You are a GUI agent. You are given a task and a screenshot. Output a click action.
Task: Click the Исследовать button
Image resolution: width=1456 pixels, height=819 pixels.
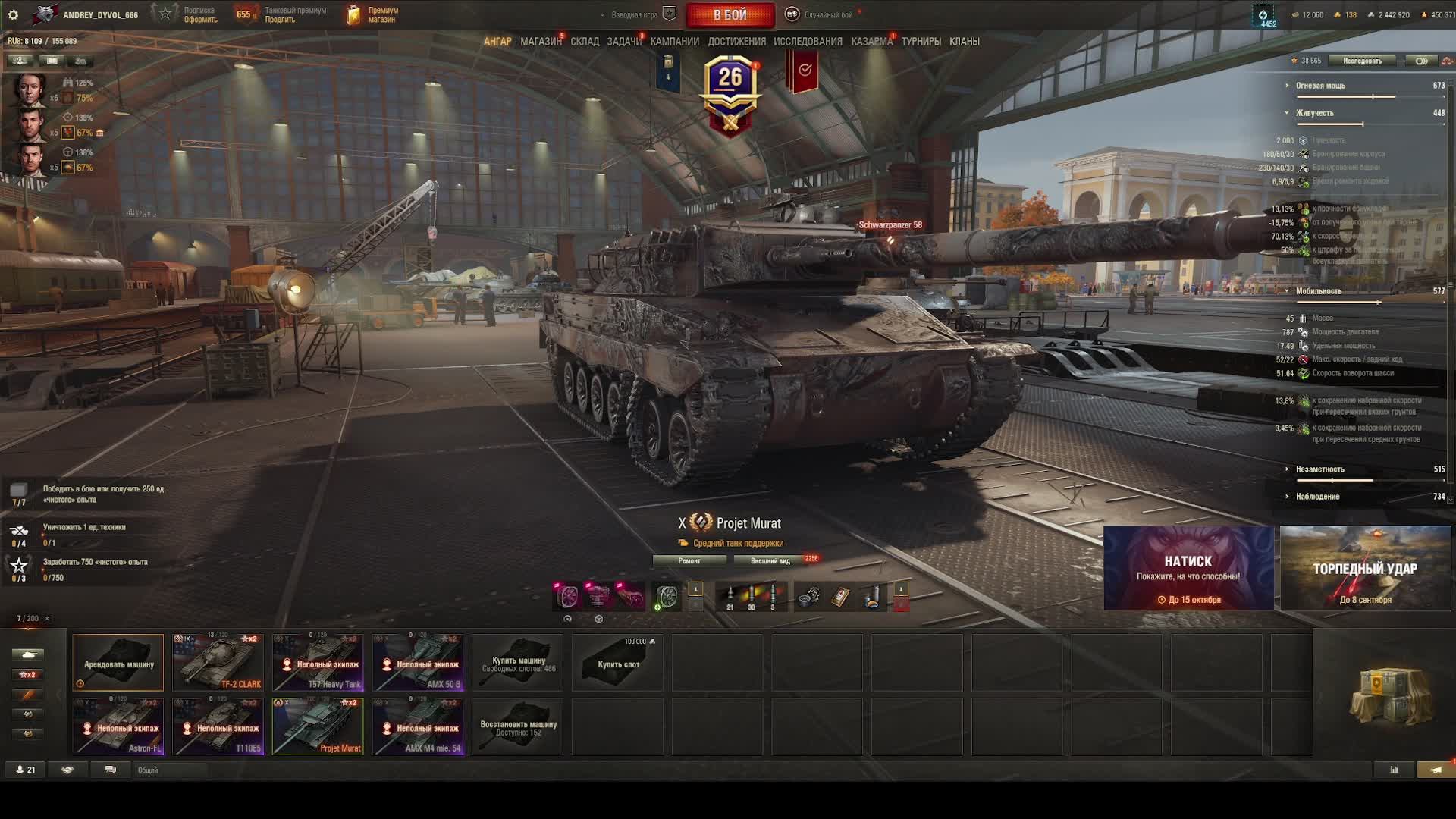pos(1362,61)
